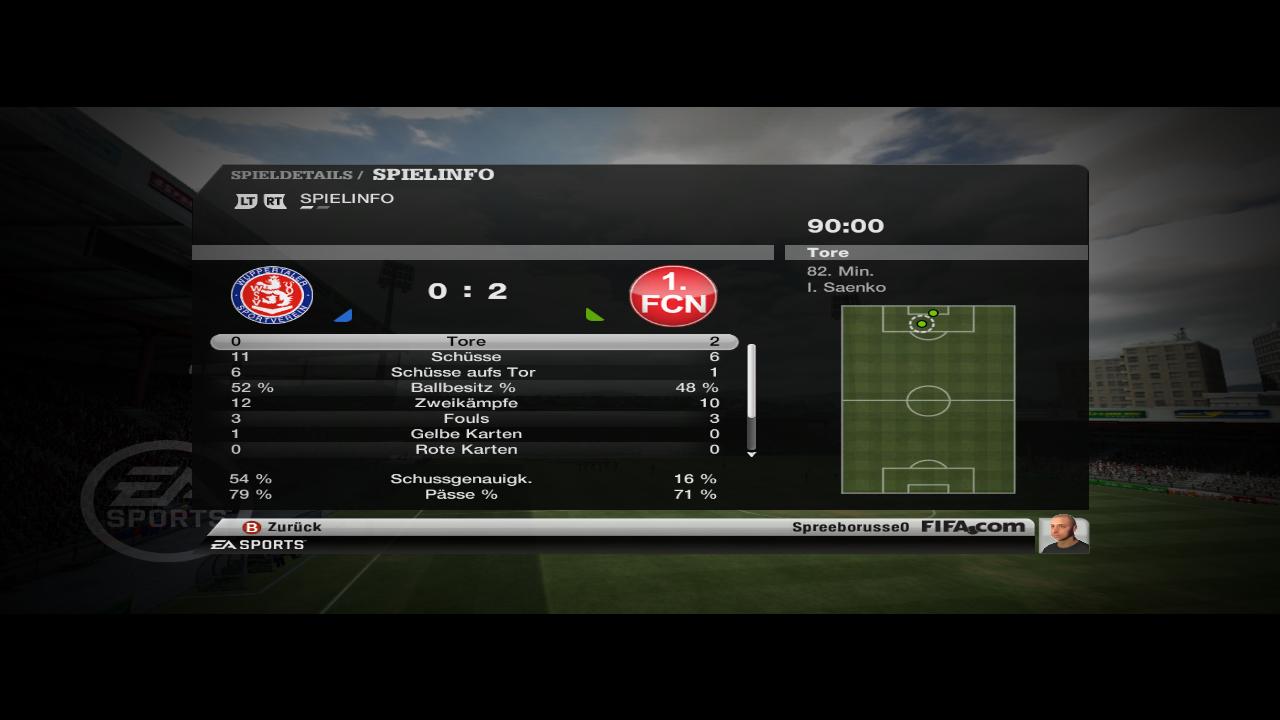Click the Wuppertaler SV team crest
The width and height of the screenshot is (1280, 720).
[272, 295]
